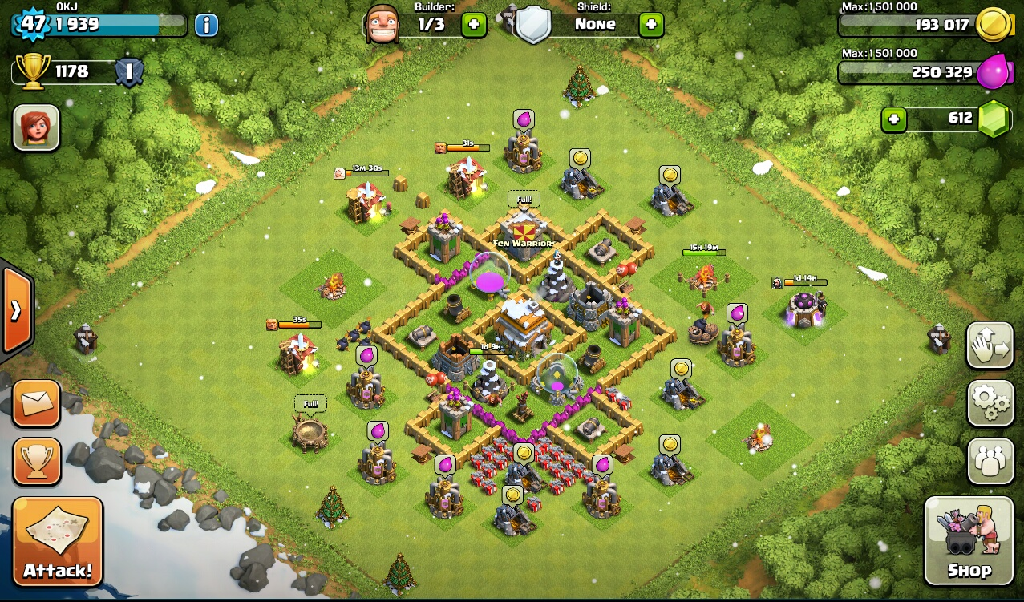Screen dimensions: 1024x602
Task: Tap the Attack! map button
Action: pos(57,541)
